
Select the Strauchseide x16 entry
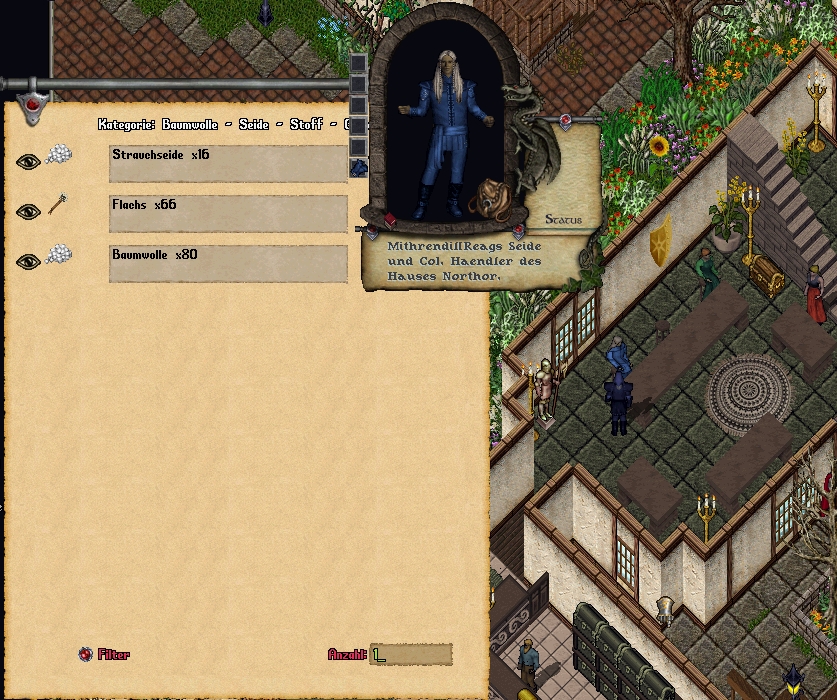click(x=228, y=163)
